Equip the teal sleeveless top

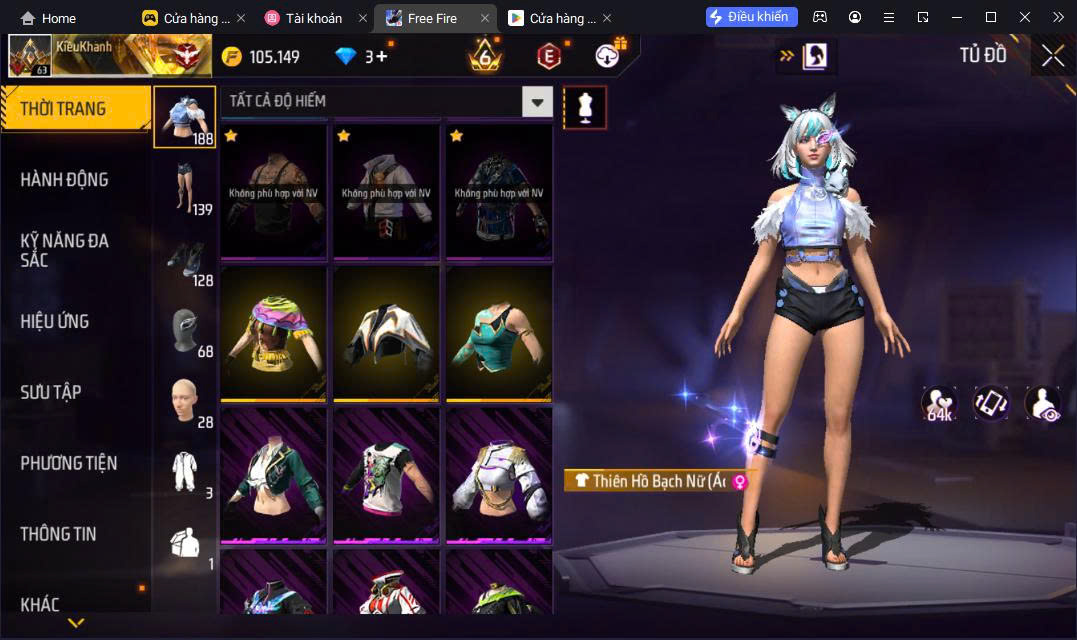click(x=499, y=333)
